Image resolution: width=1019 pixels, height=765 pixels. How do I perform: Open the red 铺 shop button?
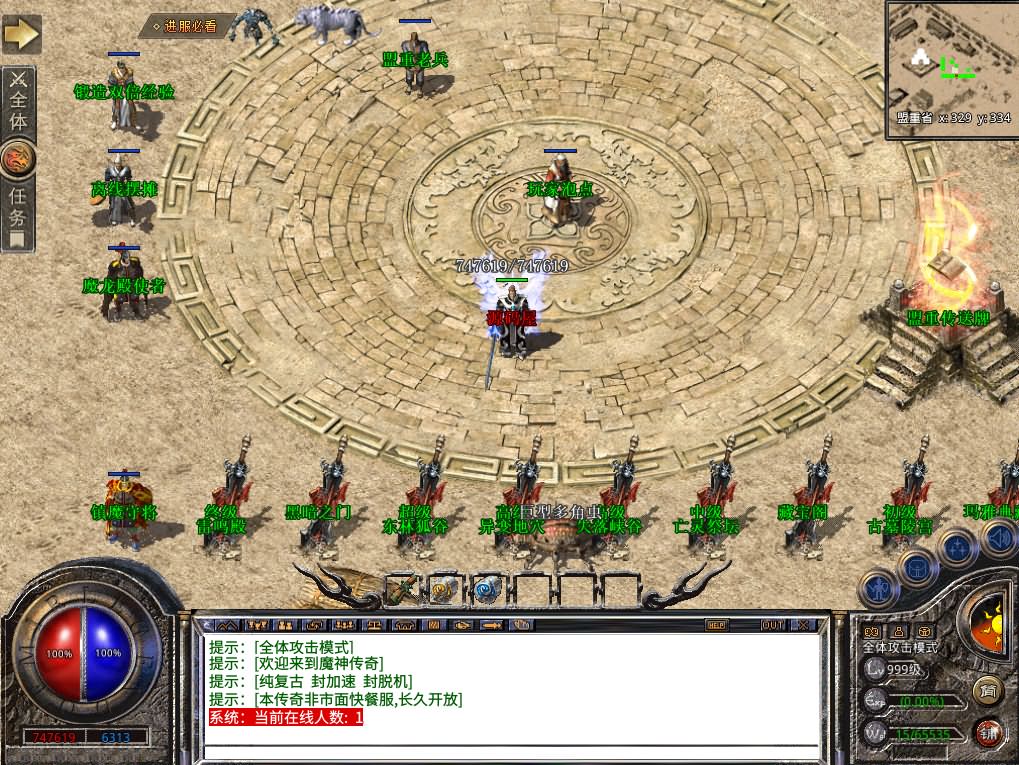[x=988, y=733]
